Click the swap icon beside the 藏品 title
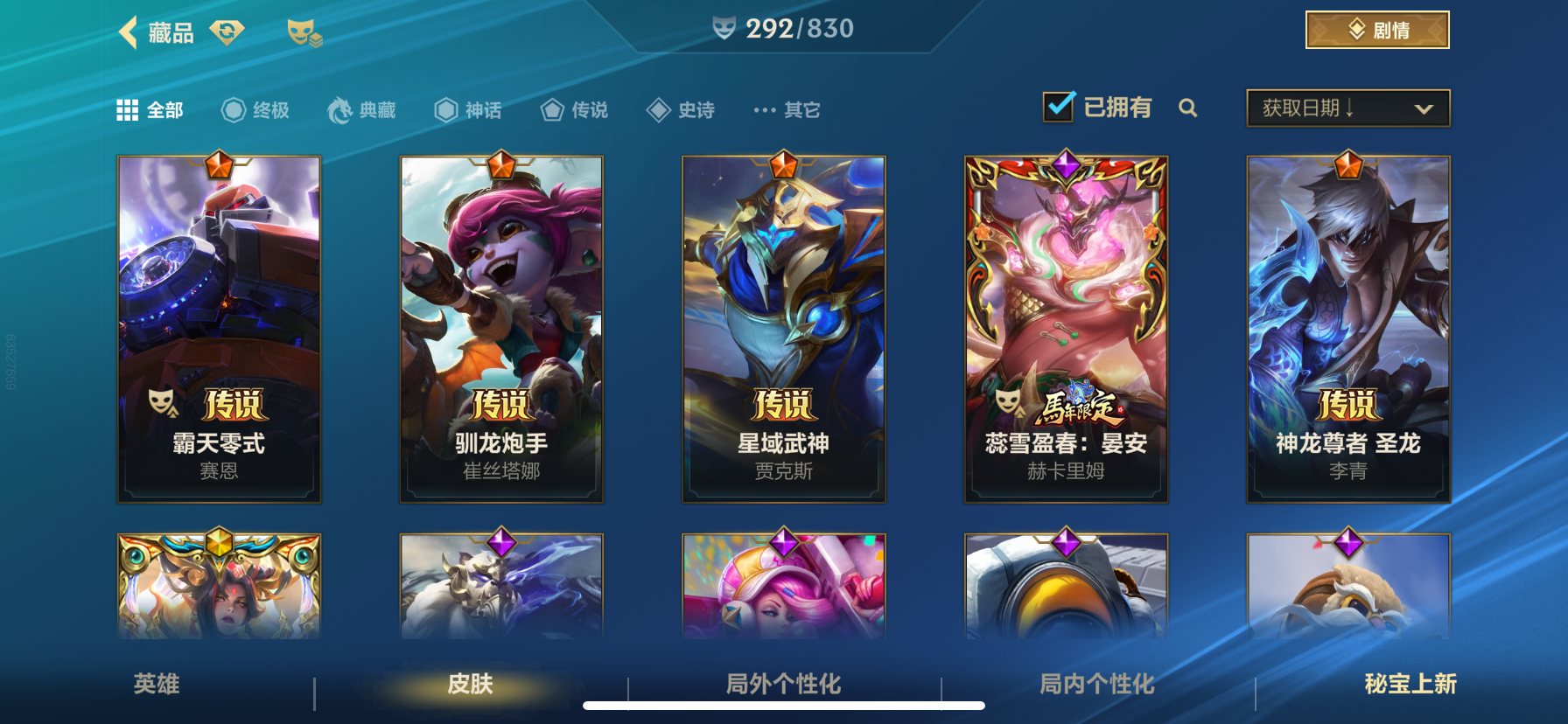The image size is (1568, 724). pyautogui.click(x=227, y=30)
